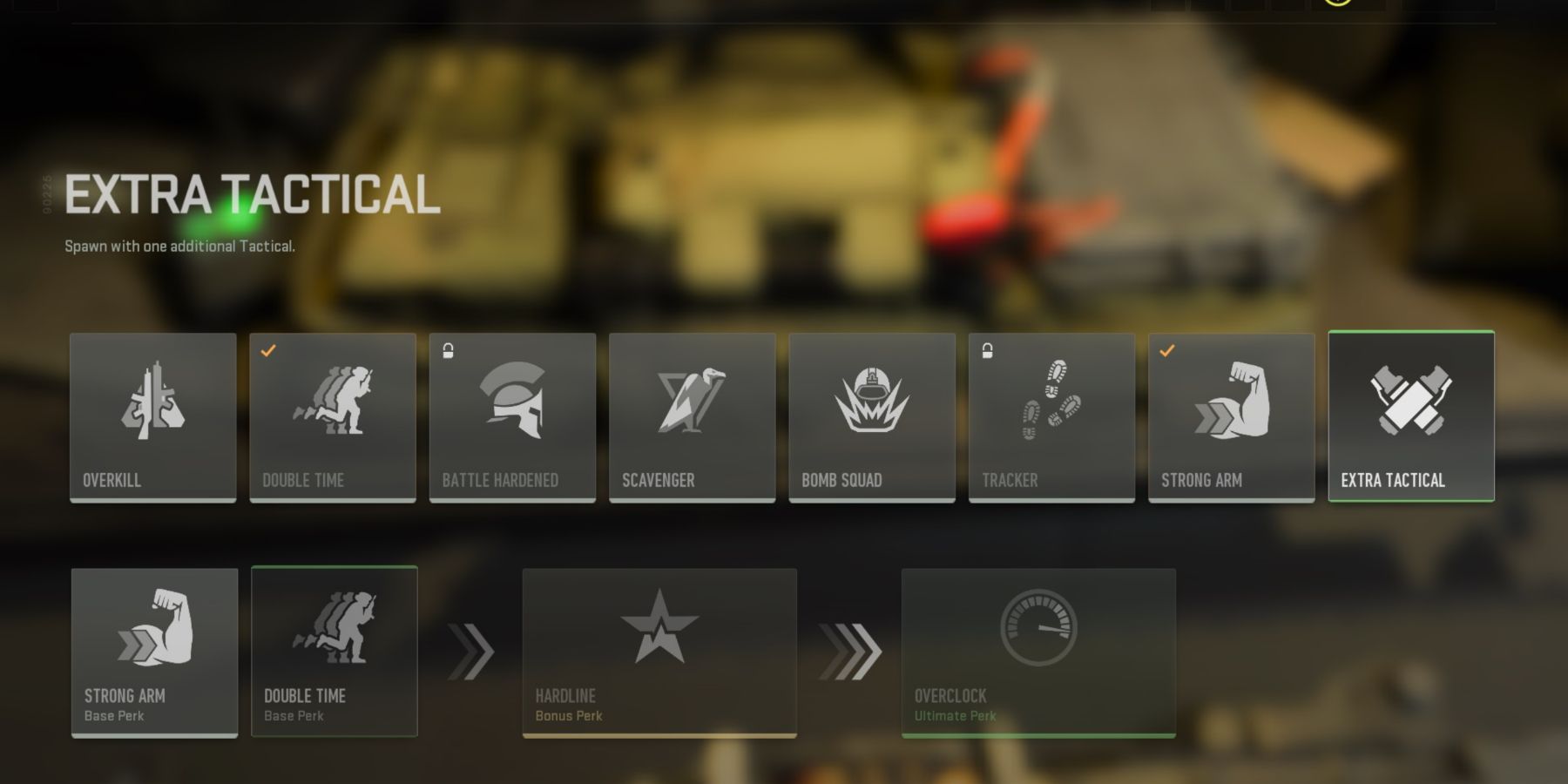The width and height of the screenshot is (1568, 784).
Task: Click the lock badge on Tracker
Action: pos(986,349)
